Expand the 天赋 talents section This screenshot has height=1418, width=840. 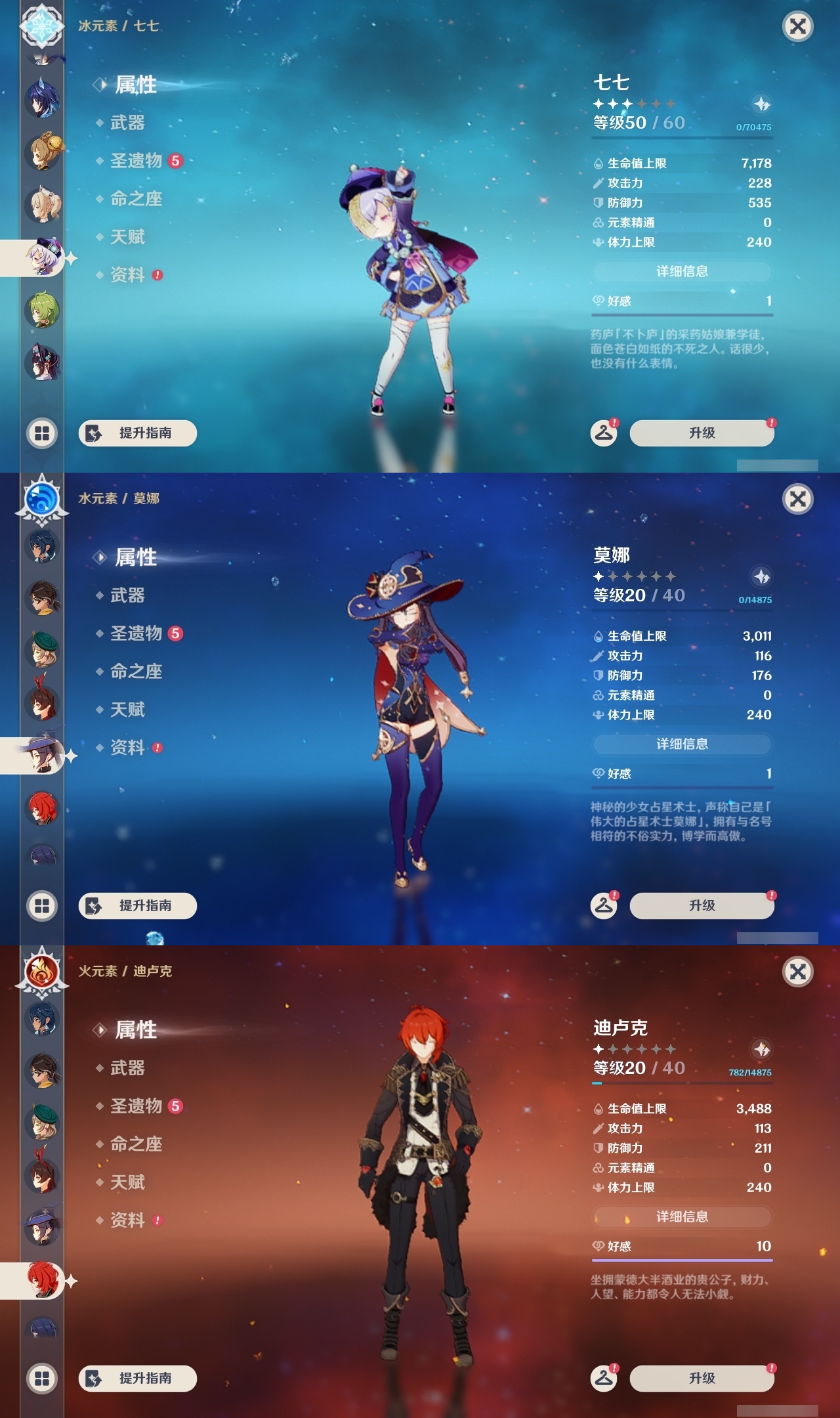click(x=129, y=238)
